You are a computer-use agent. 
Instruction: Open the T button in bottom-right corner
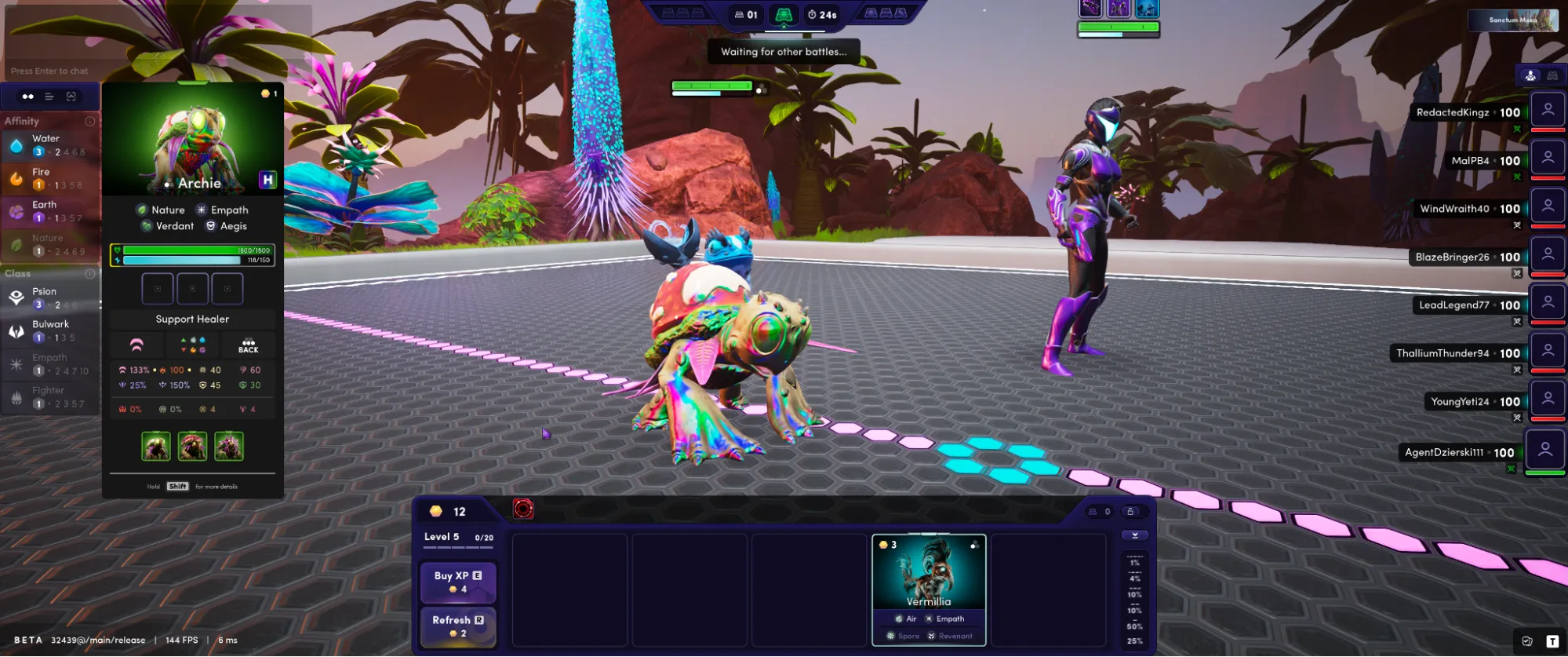pyautogui.click(x=1552, y=641)
